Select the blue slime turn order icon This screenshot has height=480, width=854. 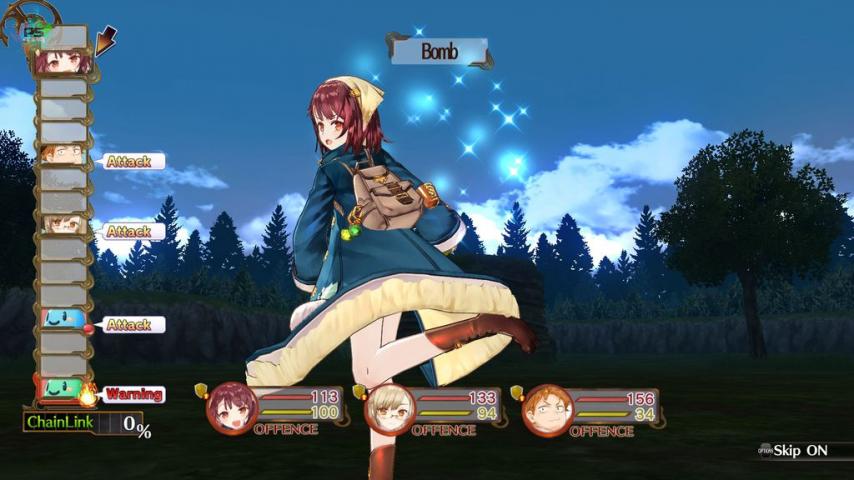click(x=62, y=322)
